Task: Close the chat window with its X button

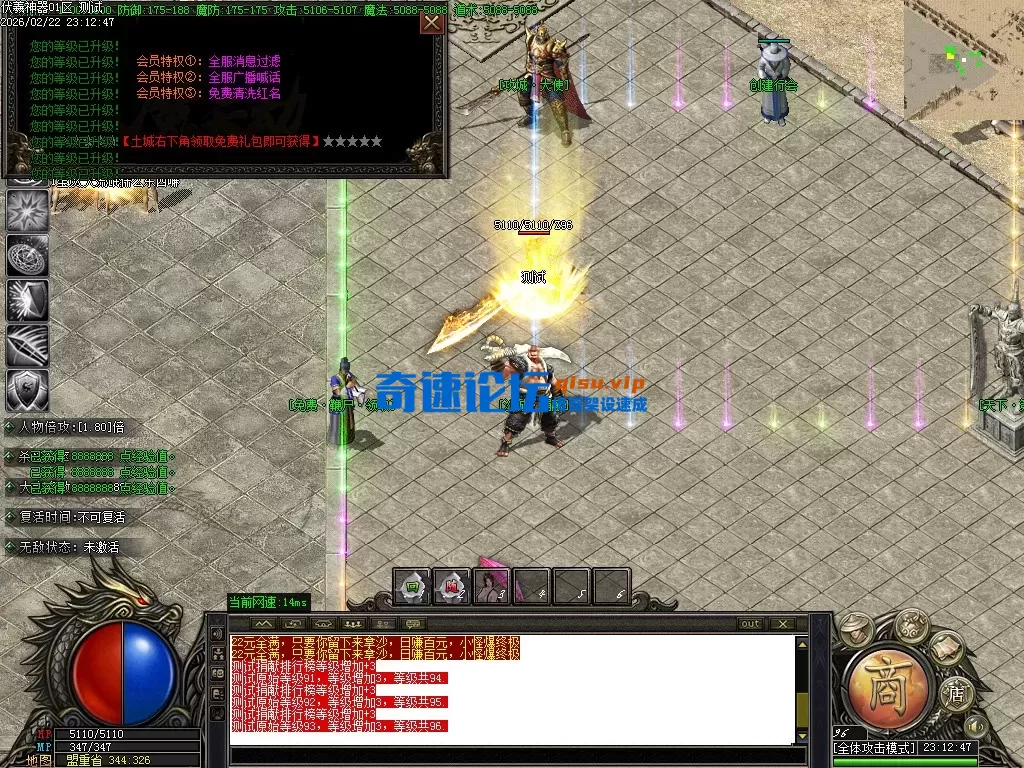Action: click(x=780, y=624)
